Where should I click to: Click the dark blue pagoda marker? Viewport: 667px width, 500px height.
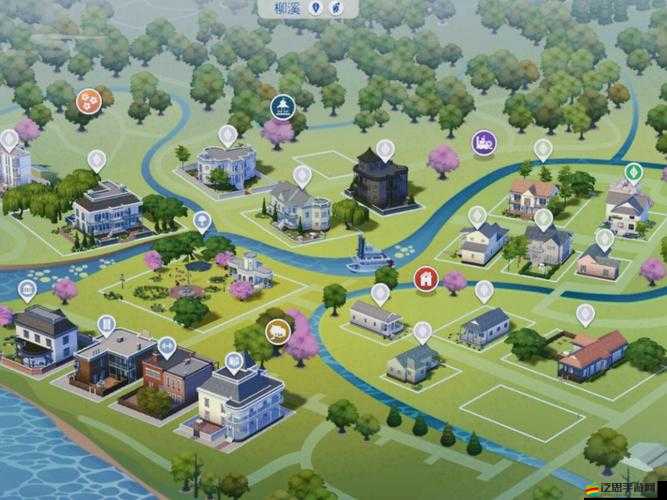(x=283, y=105)
